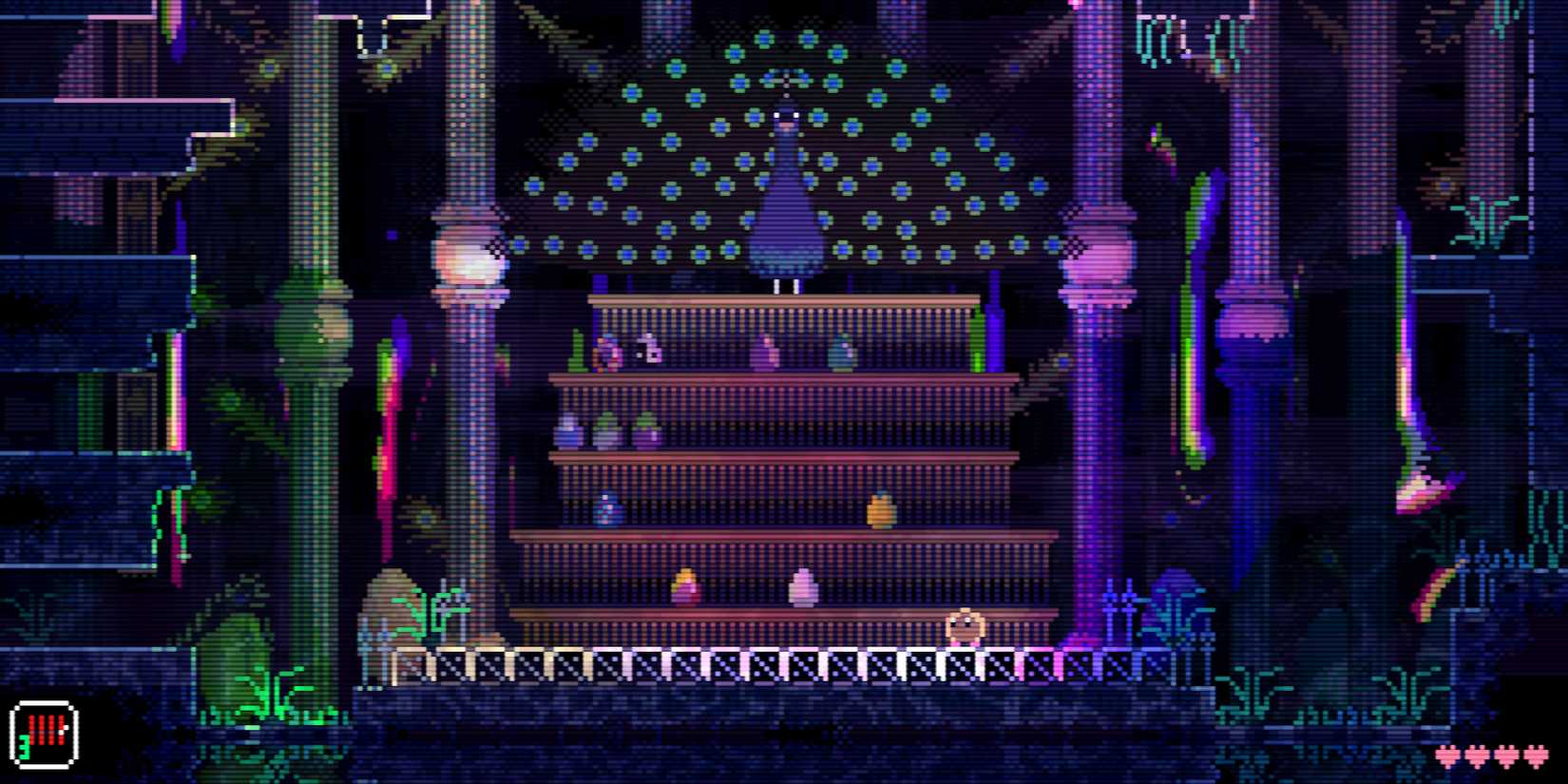The image size is (1568, 784).
Task: Select the firecracker item in the HUD
Action: point(44,734)
